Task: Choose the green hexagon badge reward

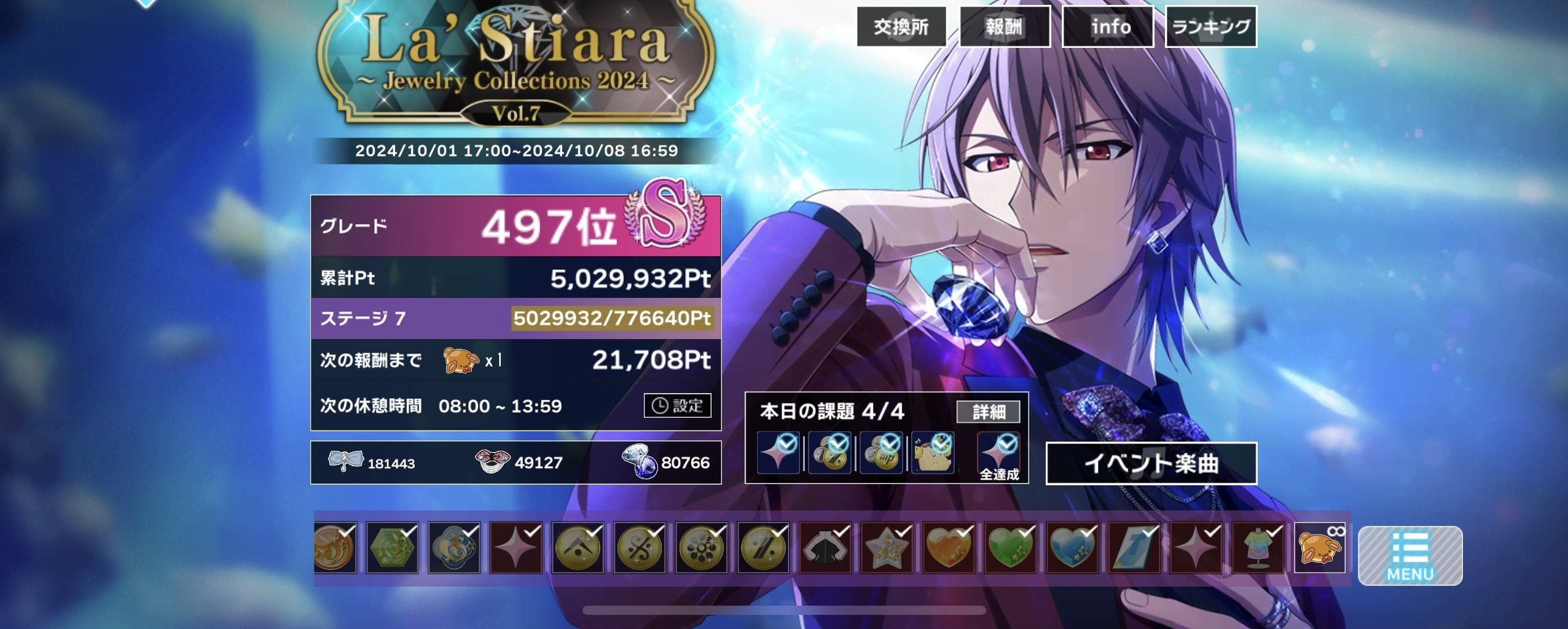Action: [x=392, y=547]
